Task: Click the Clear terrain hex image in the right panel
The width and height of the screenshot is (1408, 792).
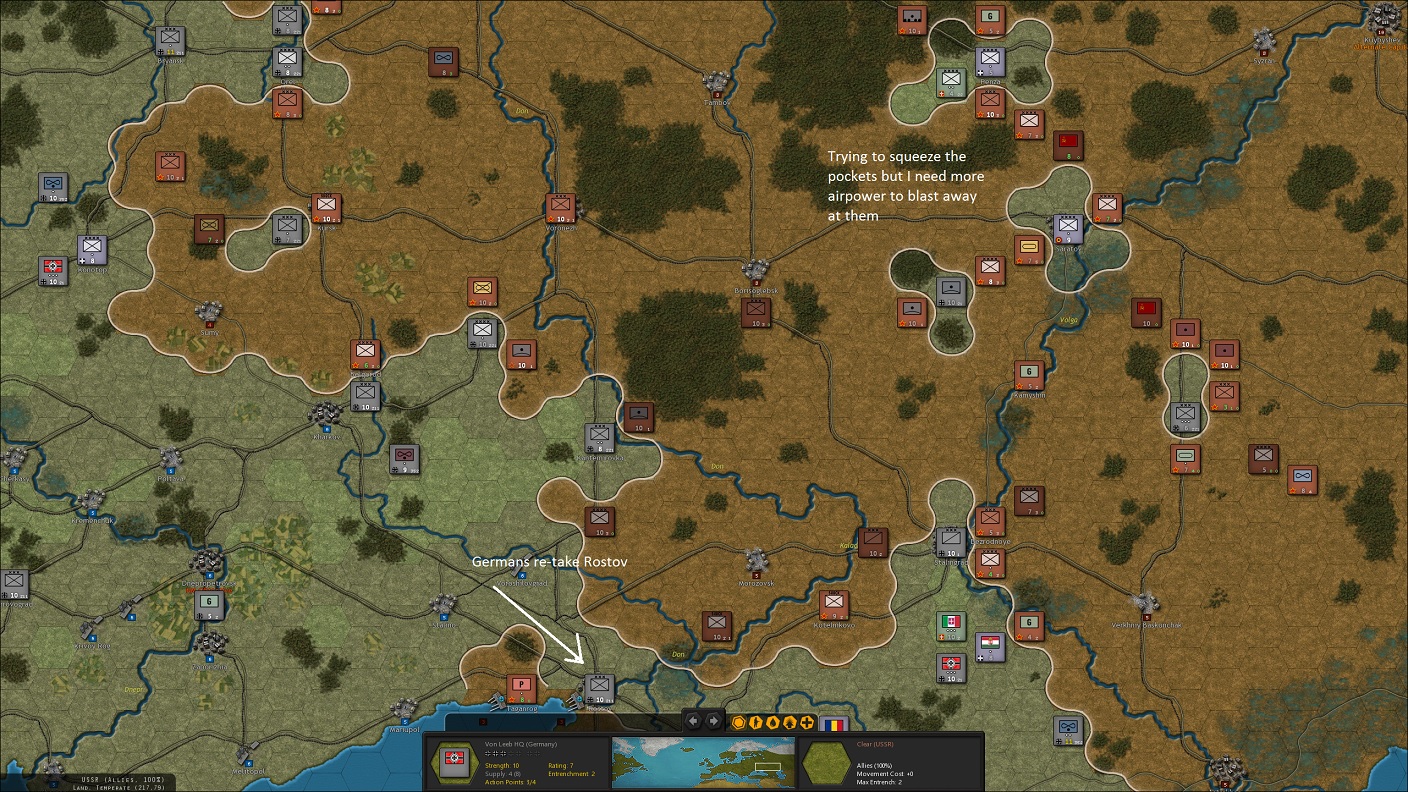Action: point(825,763)
